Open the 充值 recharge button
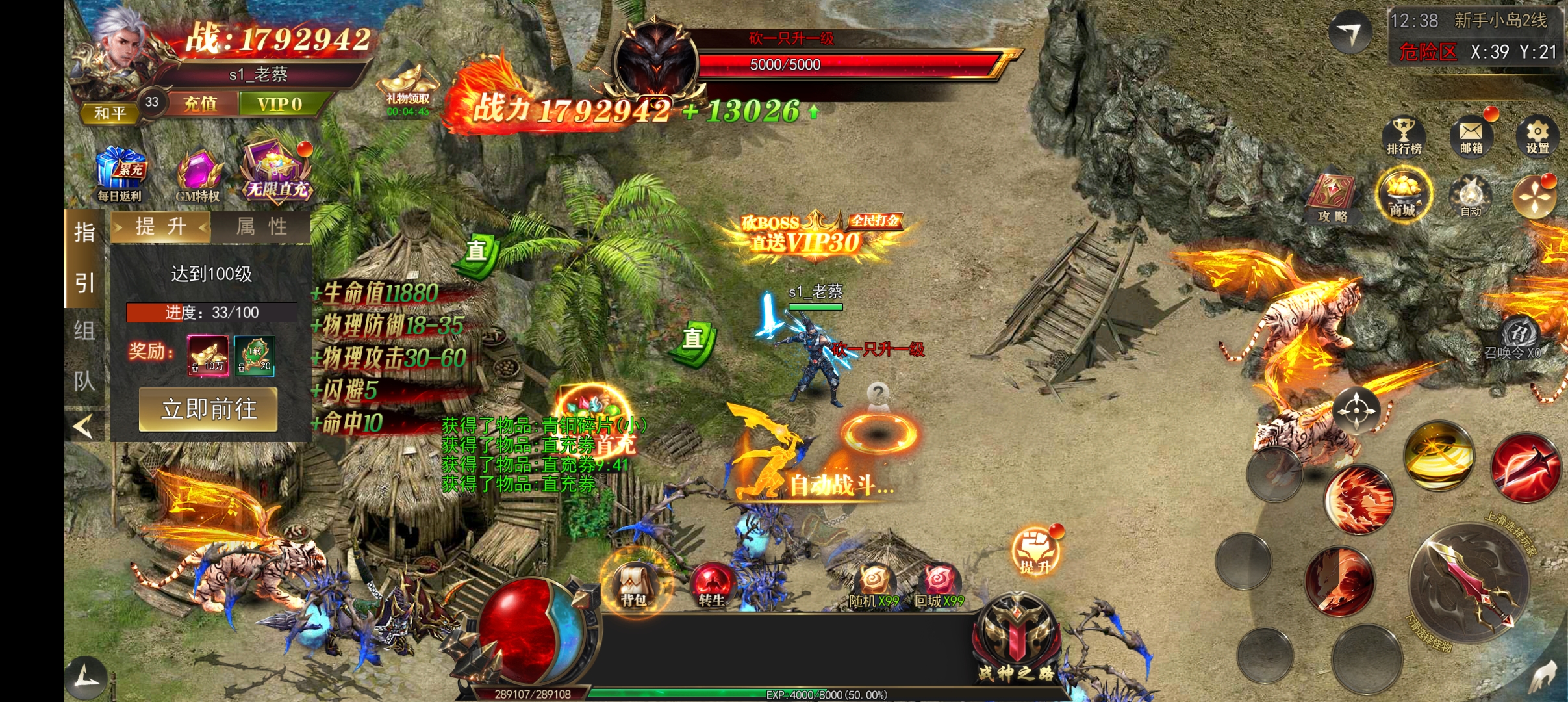1568x702 pixels. pos(200,104)
